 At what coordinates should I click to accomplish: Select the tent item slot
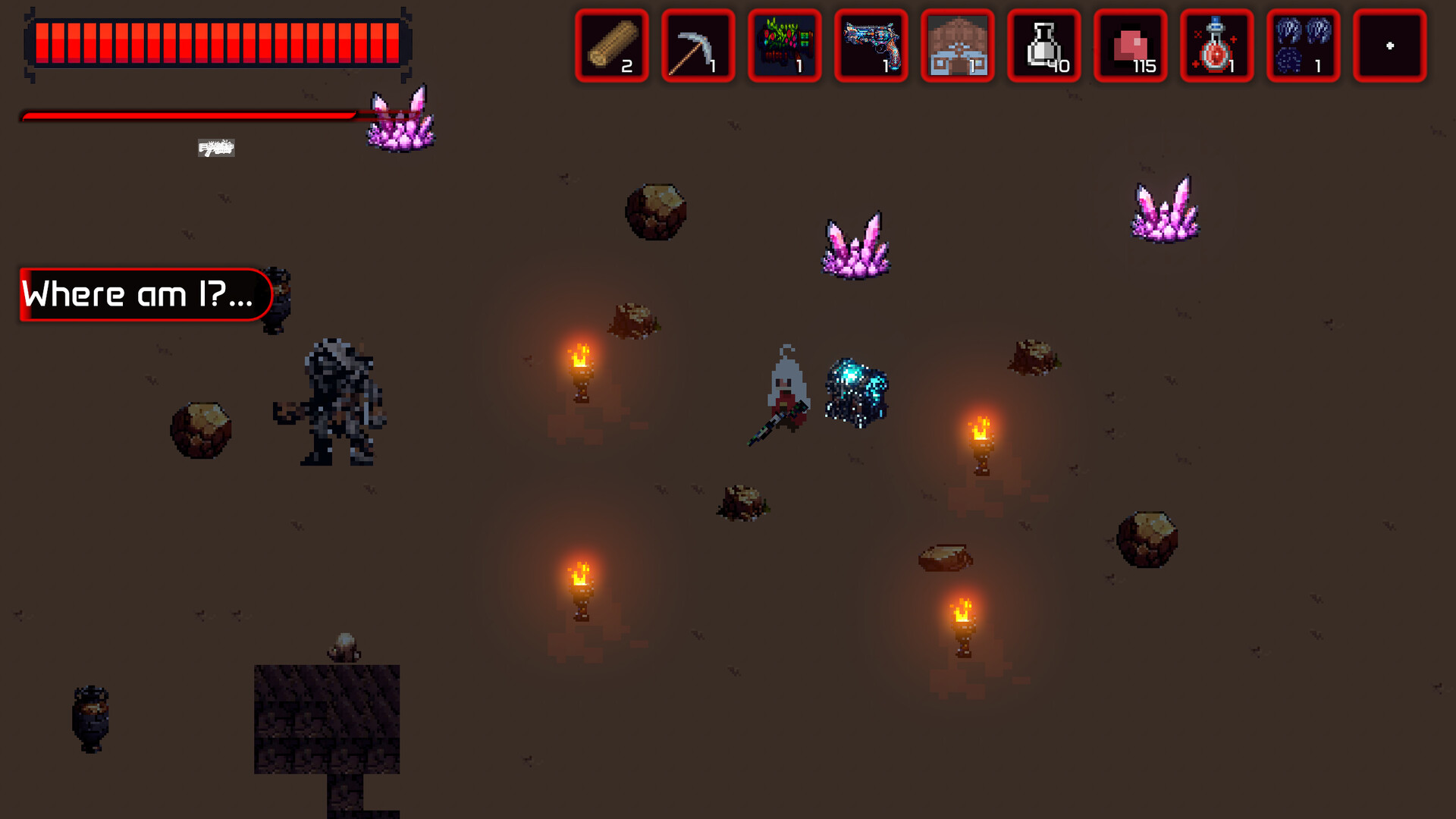coord(957,47)
